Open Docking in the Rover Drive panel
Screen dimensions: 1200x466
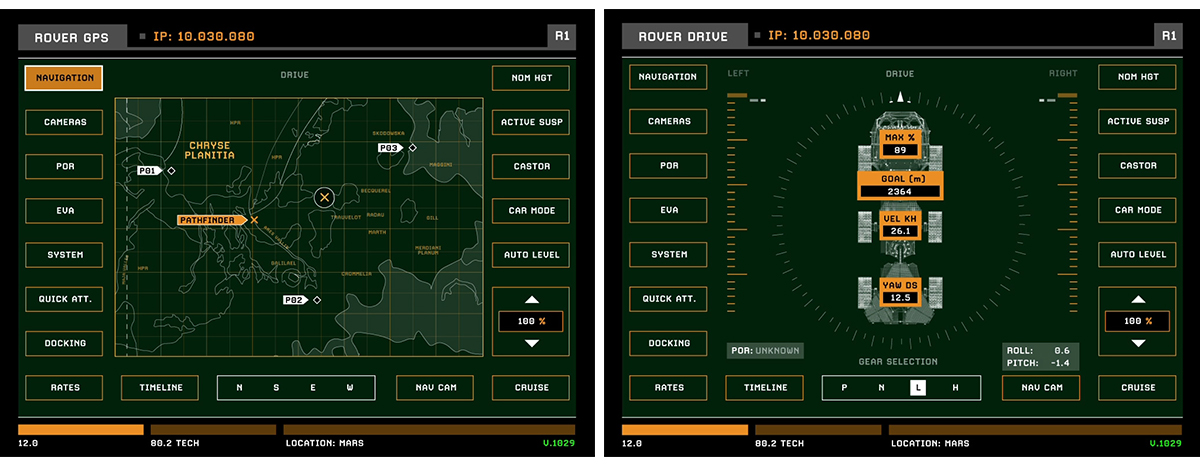click(x=669, y=343)
